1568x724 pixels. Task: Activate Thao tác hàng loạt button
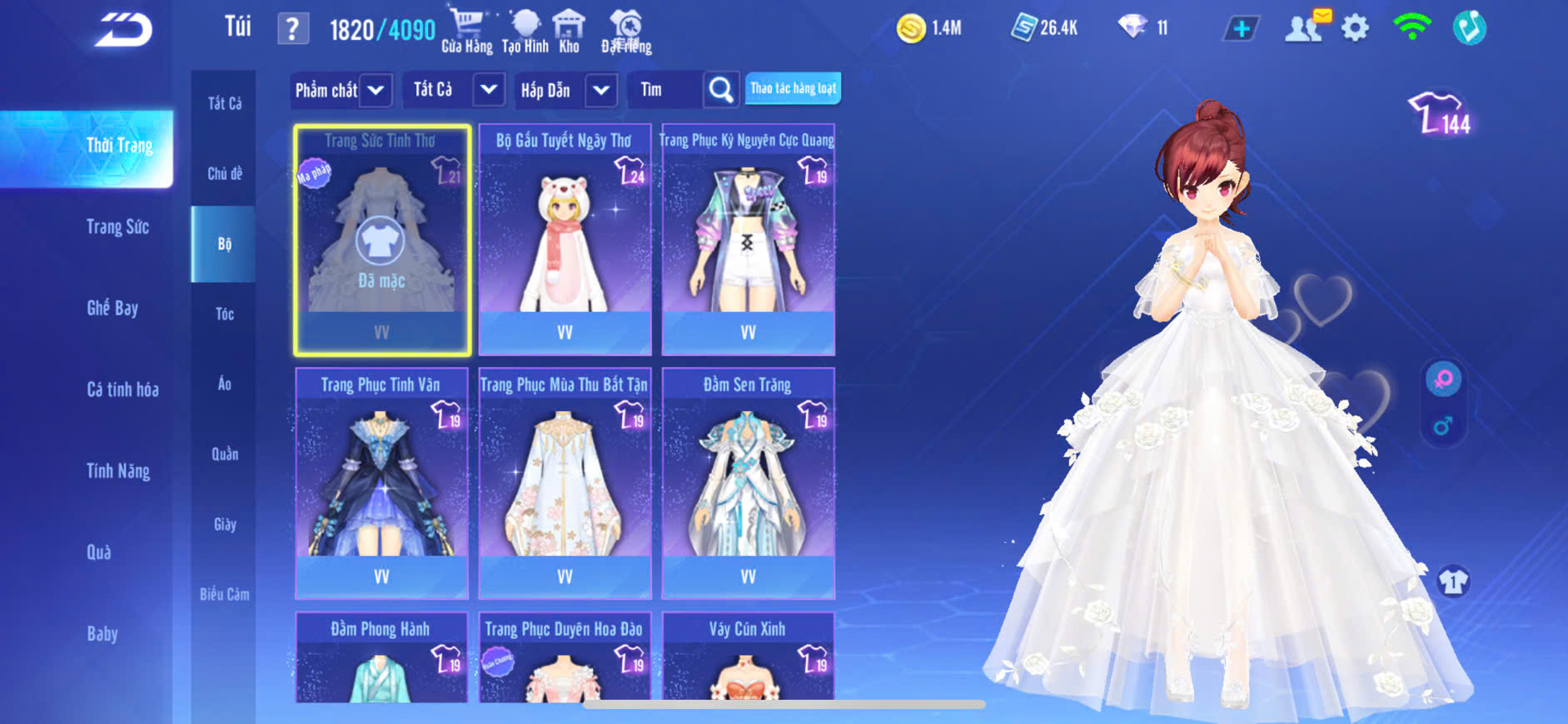tap(793, 88)
